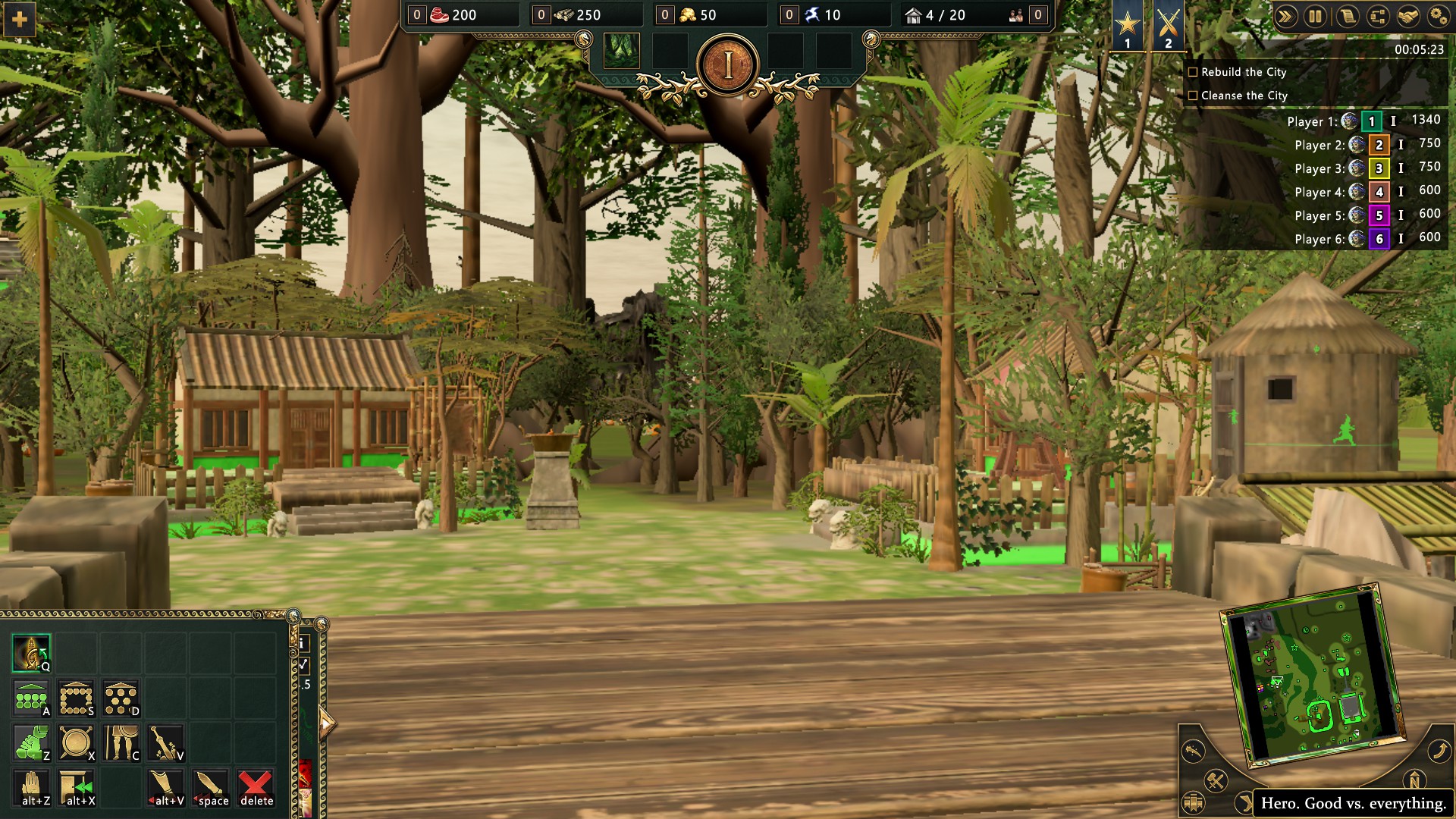Viewport: 1456px width, 819px height.
Task: Select the green forest icon beside the medallion
Action: [622, 51]
